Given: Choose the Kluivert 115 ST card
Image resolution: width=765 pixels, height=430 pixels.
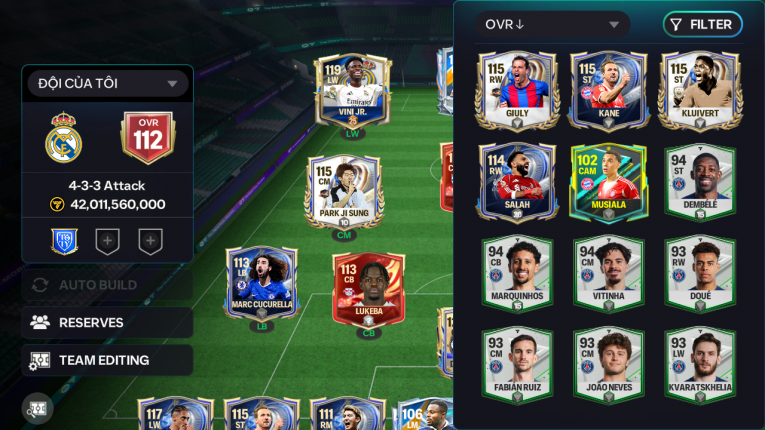Looking at the screenshot, I should 699,88.
